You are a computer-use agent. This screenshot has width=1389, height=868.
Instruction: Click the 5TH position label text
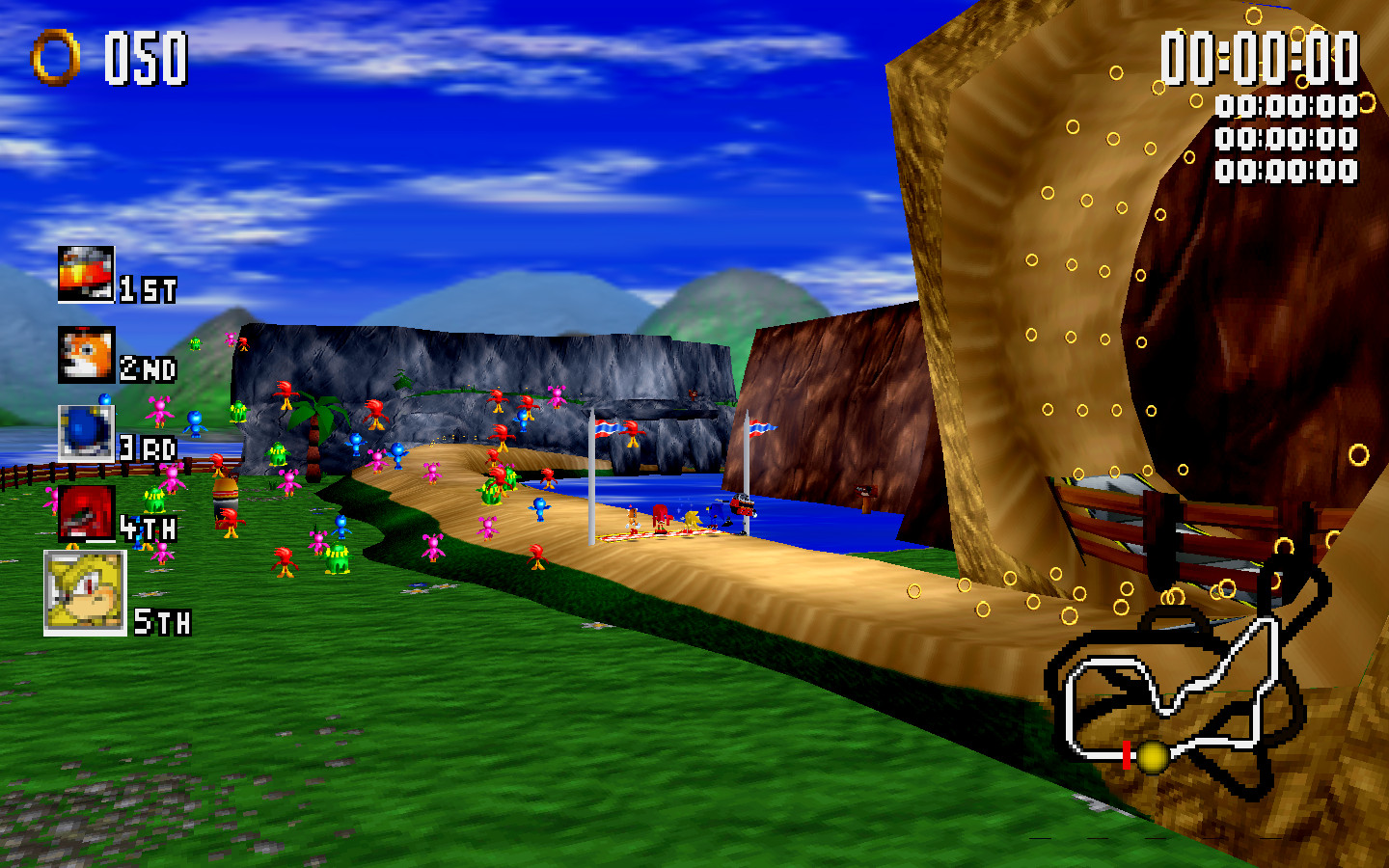[x=162, y=622]
